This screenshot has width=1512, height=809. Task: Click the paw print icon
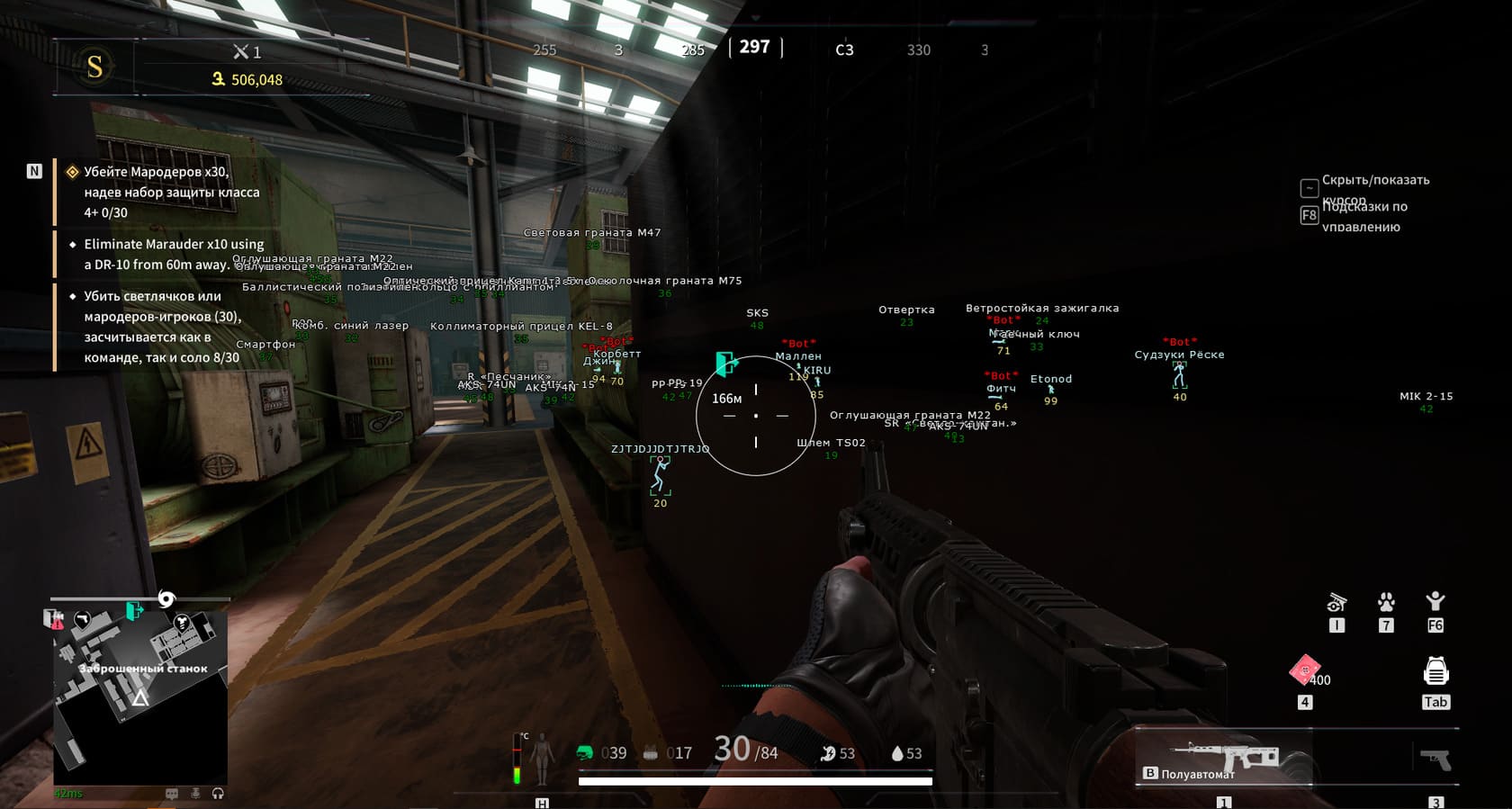[1386, 602]
